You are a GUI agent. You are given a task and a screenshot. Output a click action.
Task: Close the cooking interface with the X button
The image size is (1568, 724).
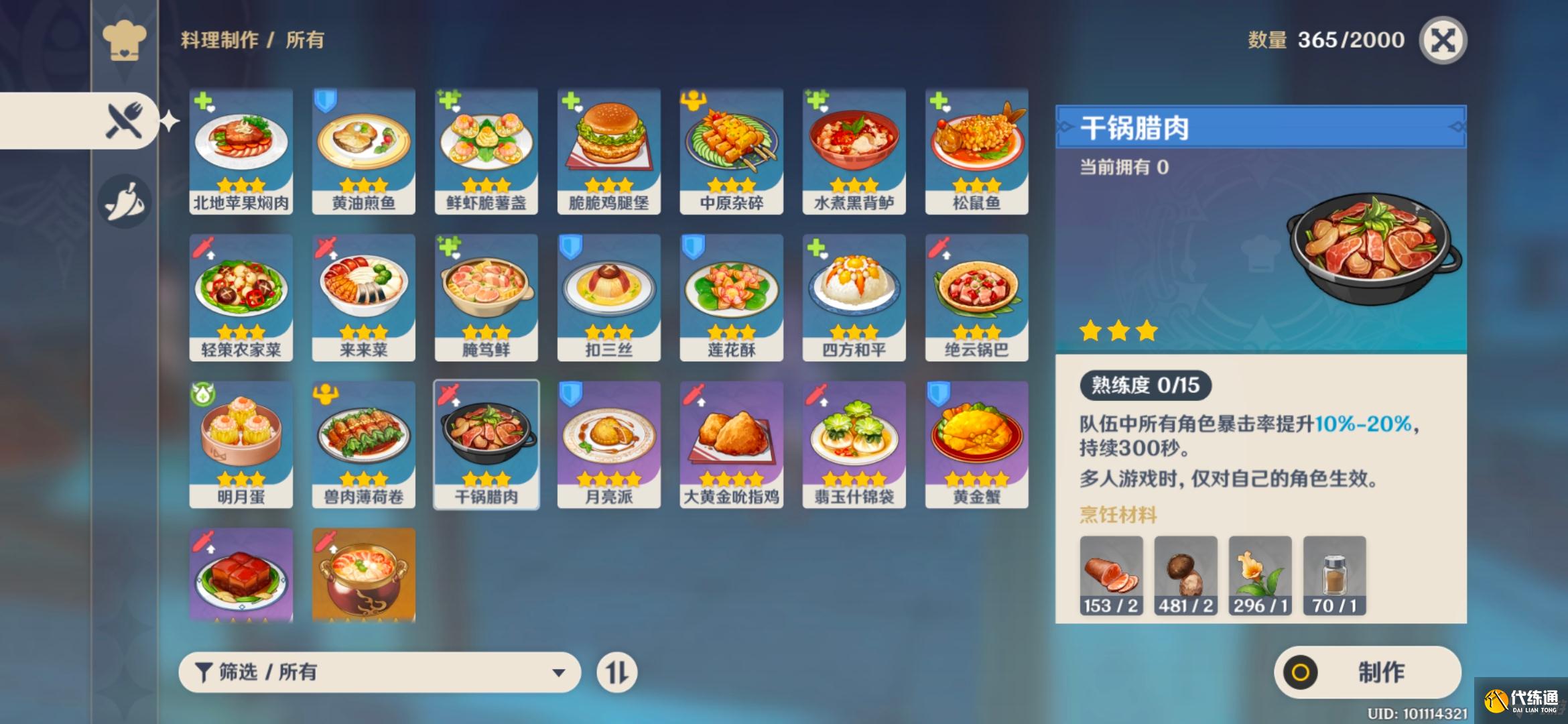point(1445,40)
